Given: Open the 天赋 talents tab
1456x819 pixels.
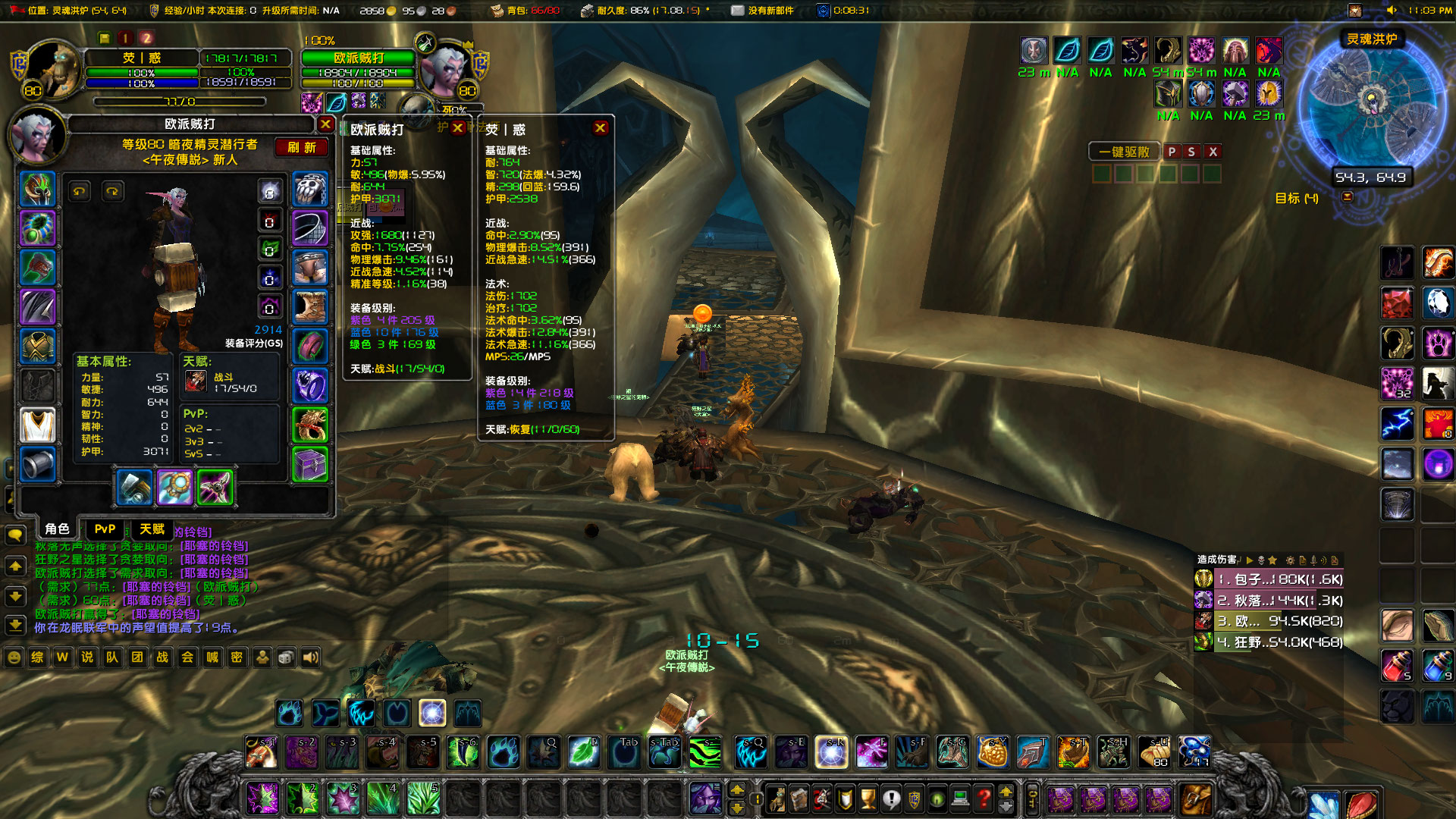Looking at the screenshot, I should click(150, 529).
